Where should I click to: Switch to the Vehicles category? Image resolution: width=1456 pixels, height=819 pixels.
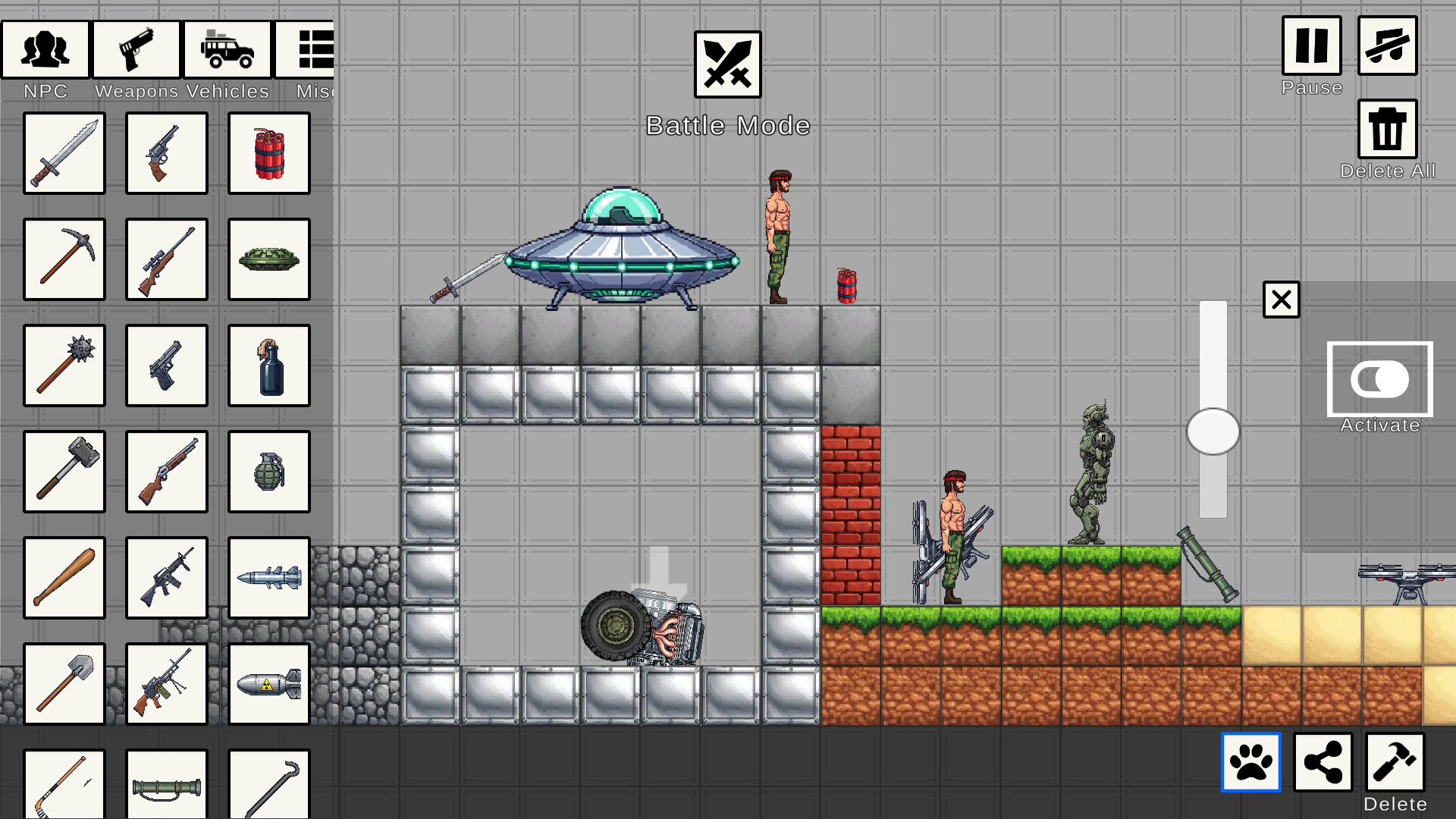(227, 49)
